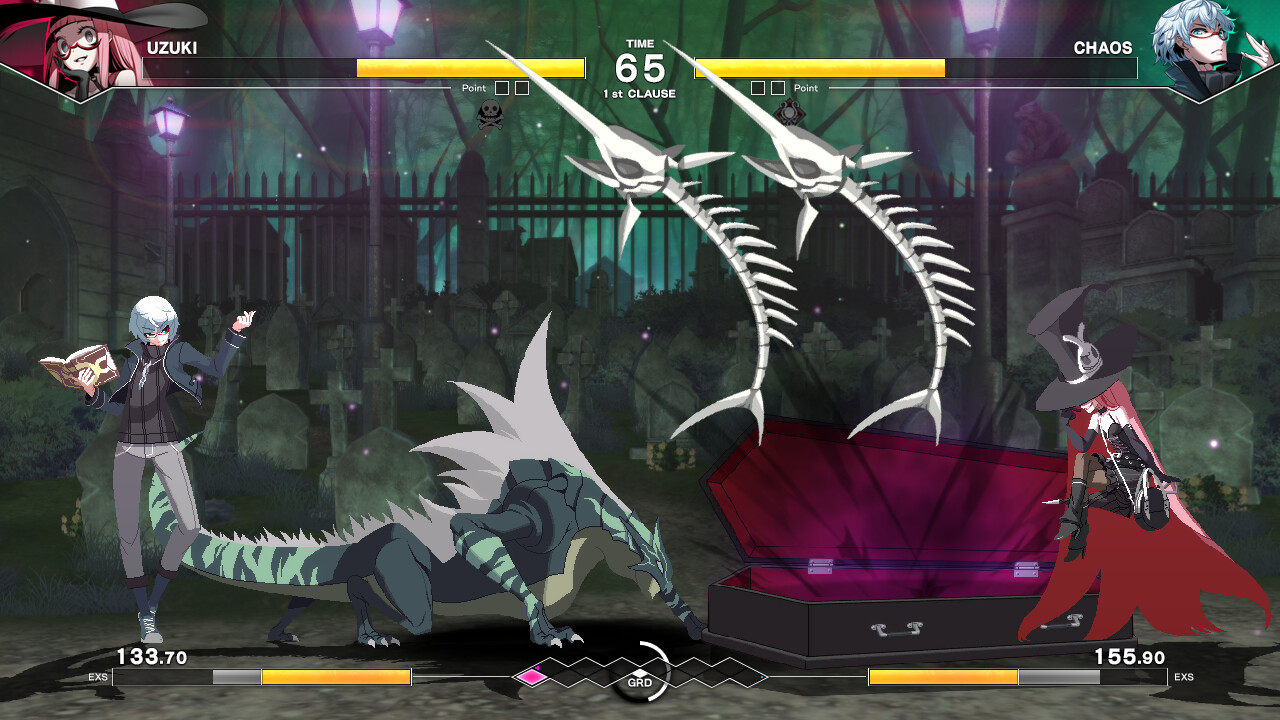Select the dark emblem under Chaos's health bar
1280x720 pixels.
point(789,111)
